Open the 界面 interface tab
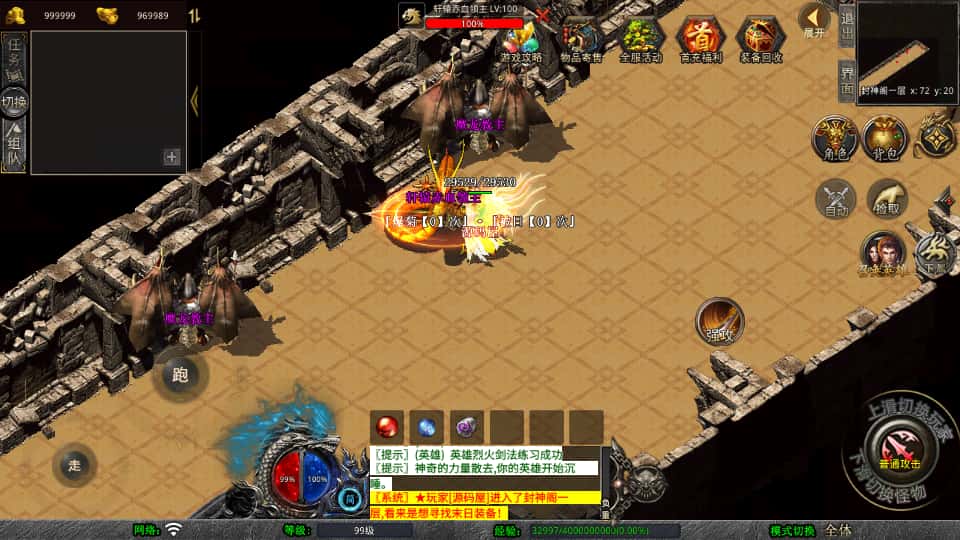Viewport: 960px width, 540px height. (846, 78)
